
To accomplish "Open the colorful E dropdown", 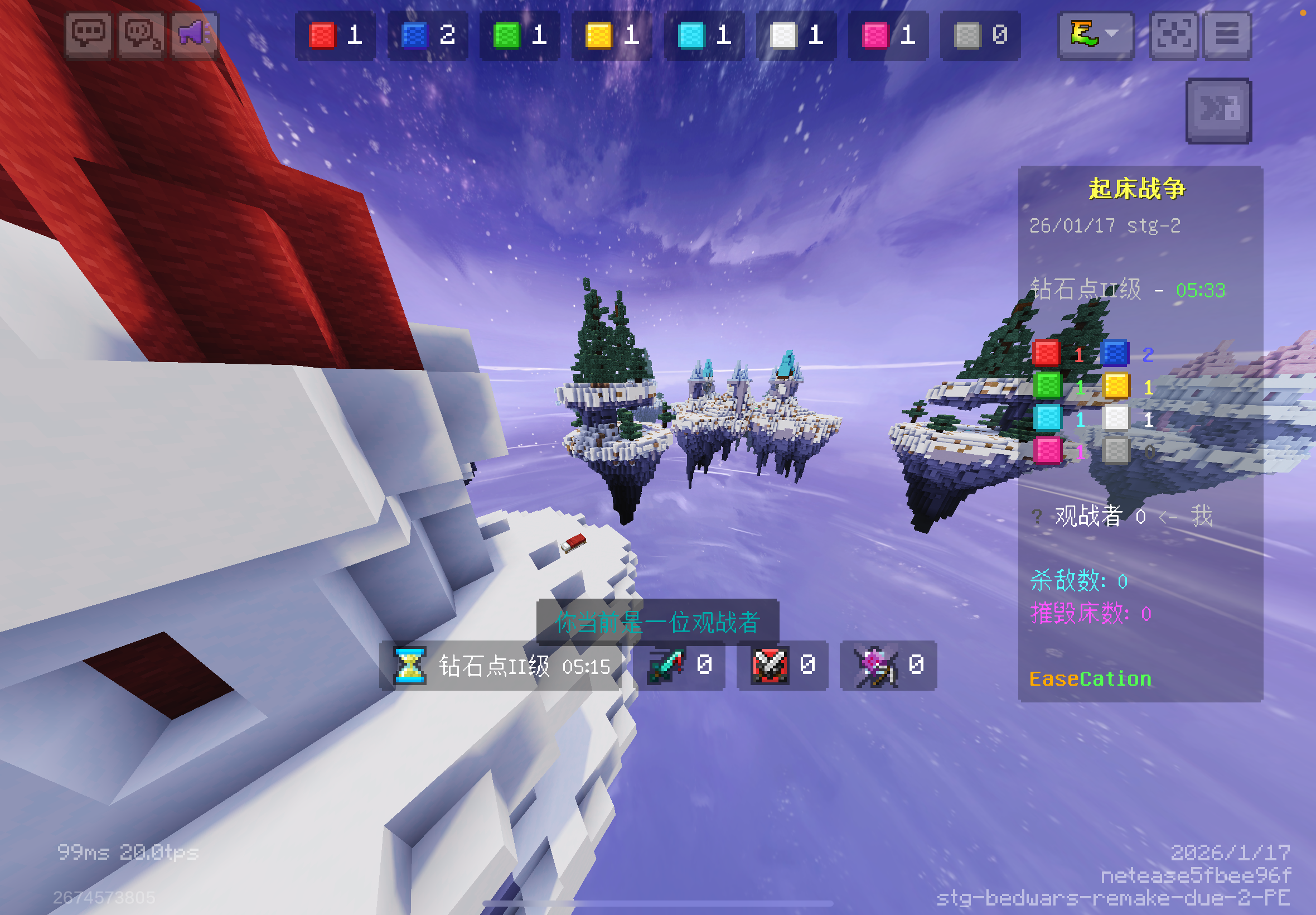I will pyautogui.click(x=1095, y=35).
